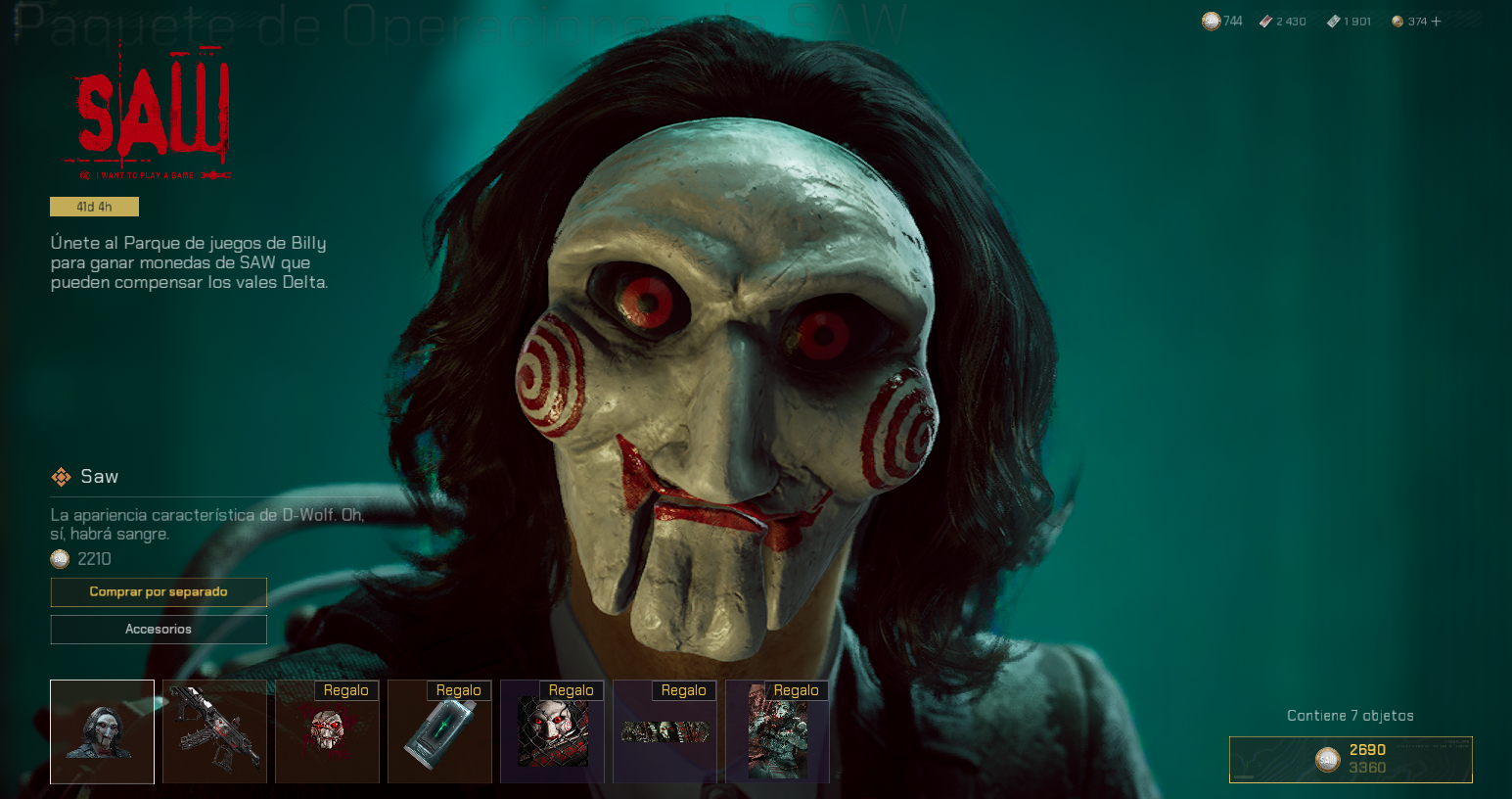
Task: Select the Billy character skin thumbnail
Action: pyautogui.click(x=102, y=731)
